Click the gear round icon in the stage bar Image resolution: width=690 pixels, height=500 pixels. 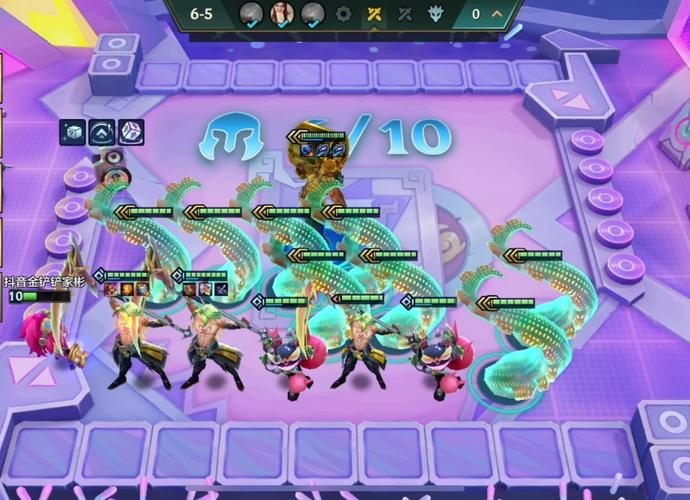tap(344, 14)
